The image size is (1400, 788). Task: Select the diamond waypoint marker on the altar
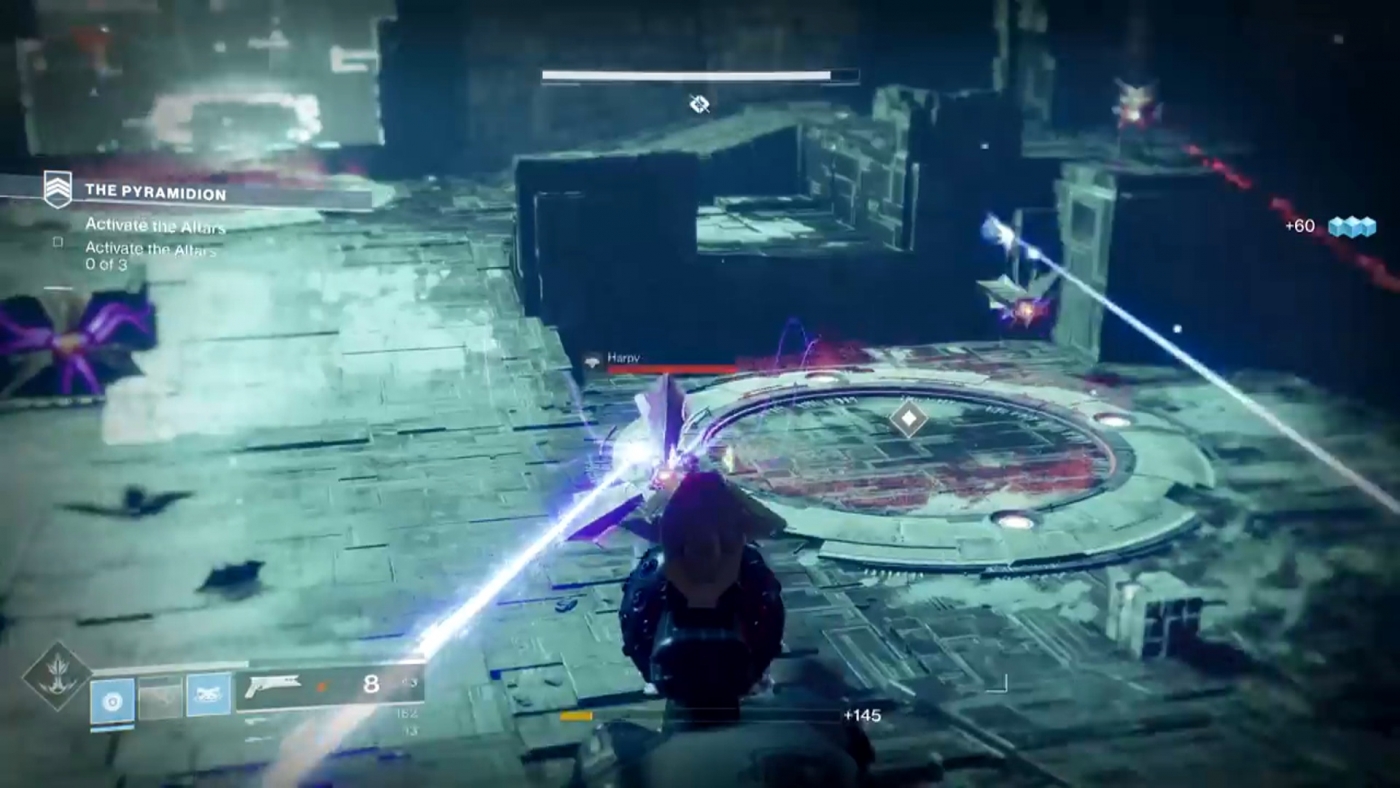[x=908, y=420]
